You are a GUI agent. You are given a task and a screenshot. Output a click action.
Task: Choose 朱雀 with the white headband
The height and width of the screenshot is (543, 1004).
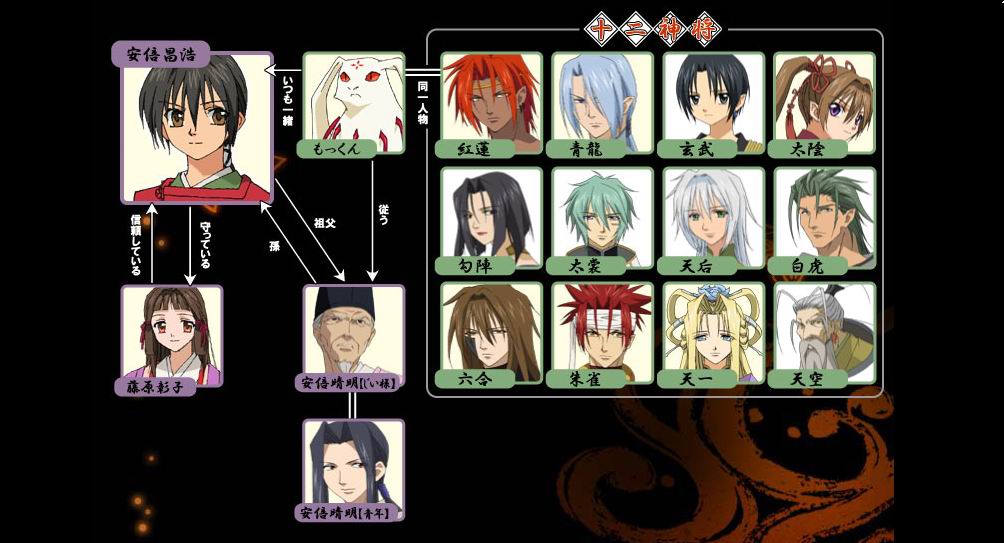click(602, 328)
